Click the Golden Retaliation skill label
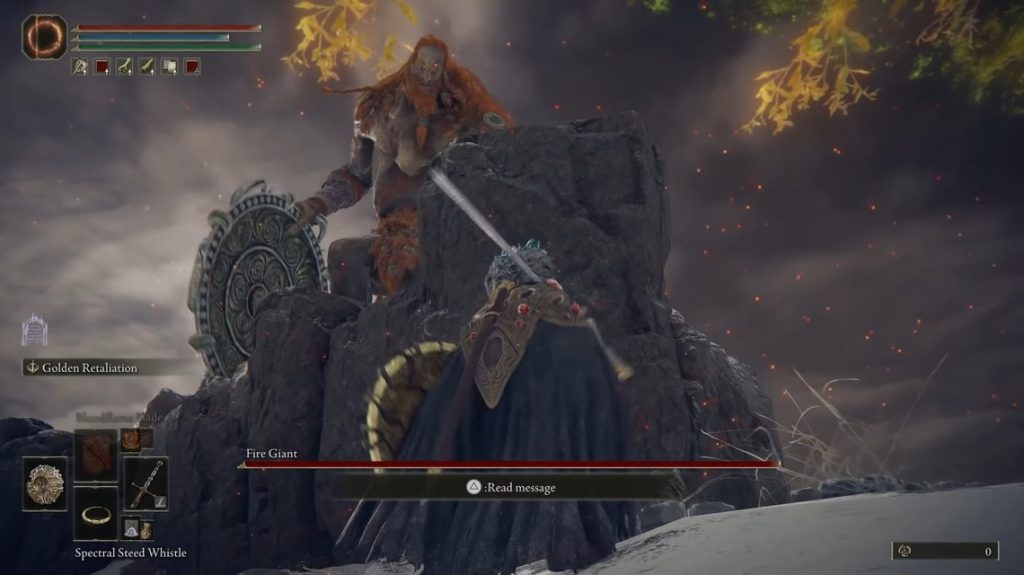Image resolution: width=1024 pixels, height=575 pixels. (90, 368)
